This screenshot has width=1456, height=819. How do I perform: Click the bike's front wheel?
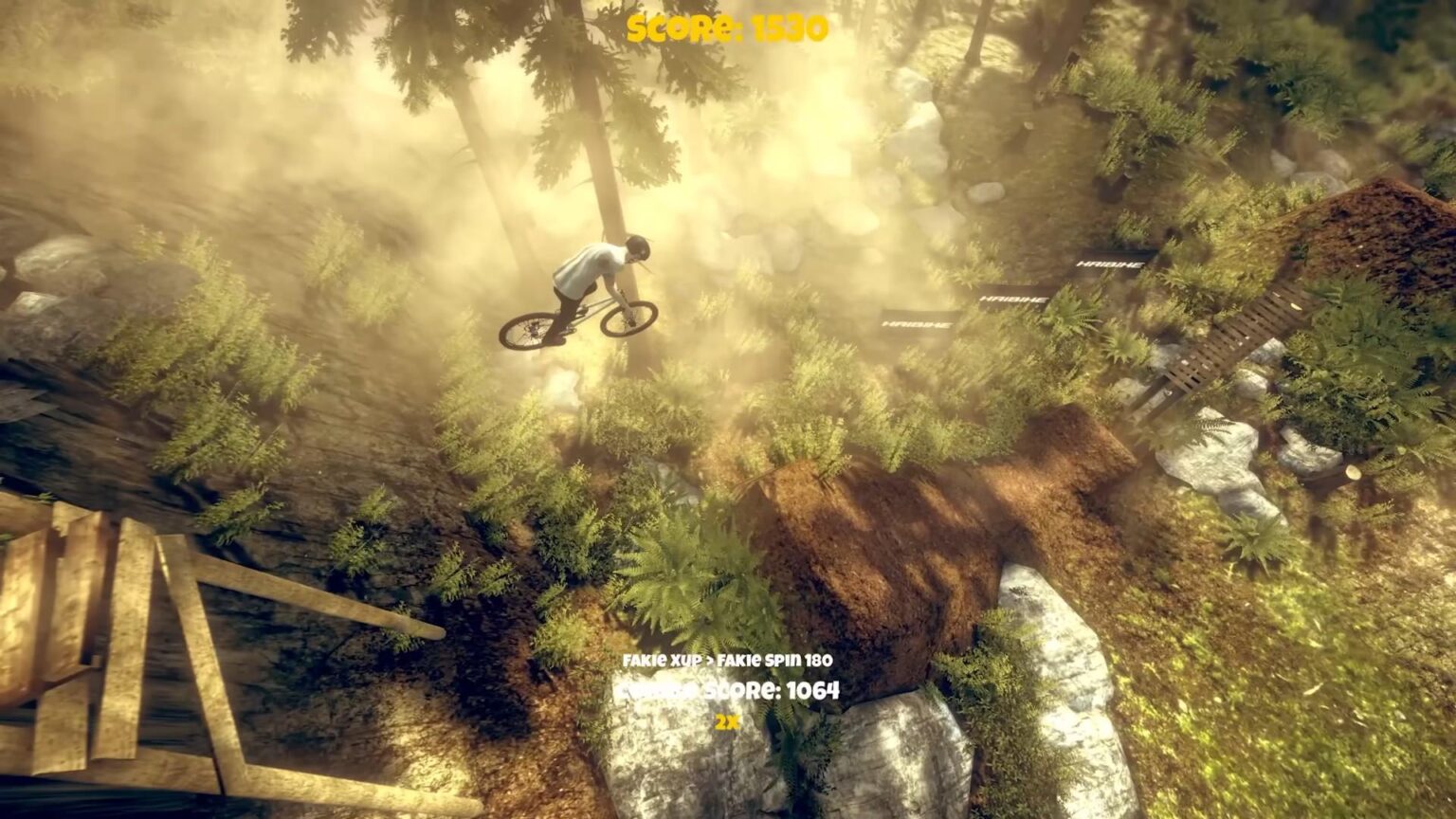[x=630, y=319]
